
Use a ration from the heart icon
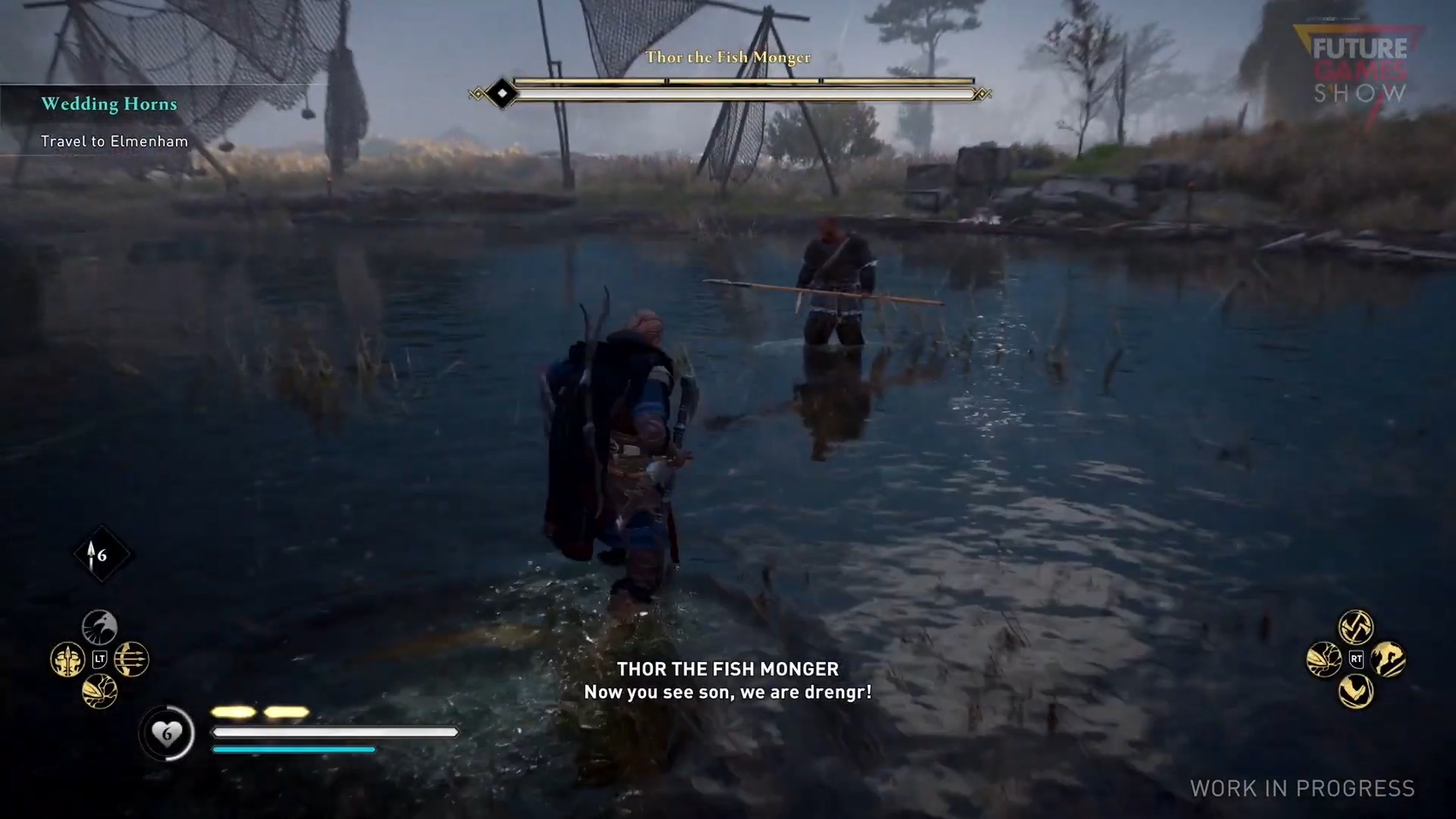point(166,734)
